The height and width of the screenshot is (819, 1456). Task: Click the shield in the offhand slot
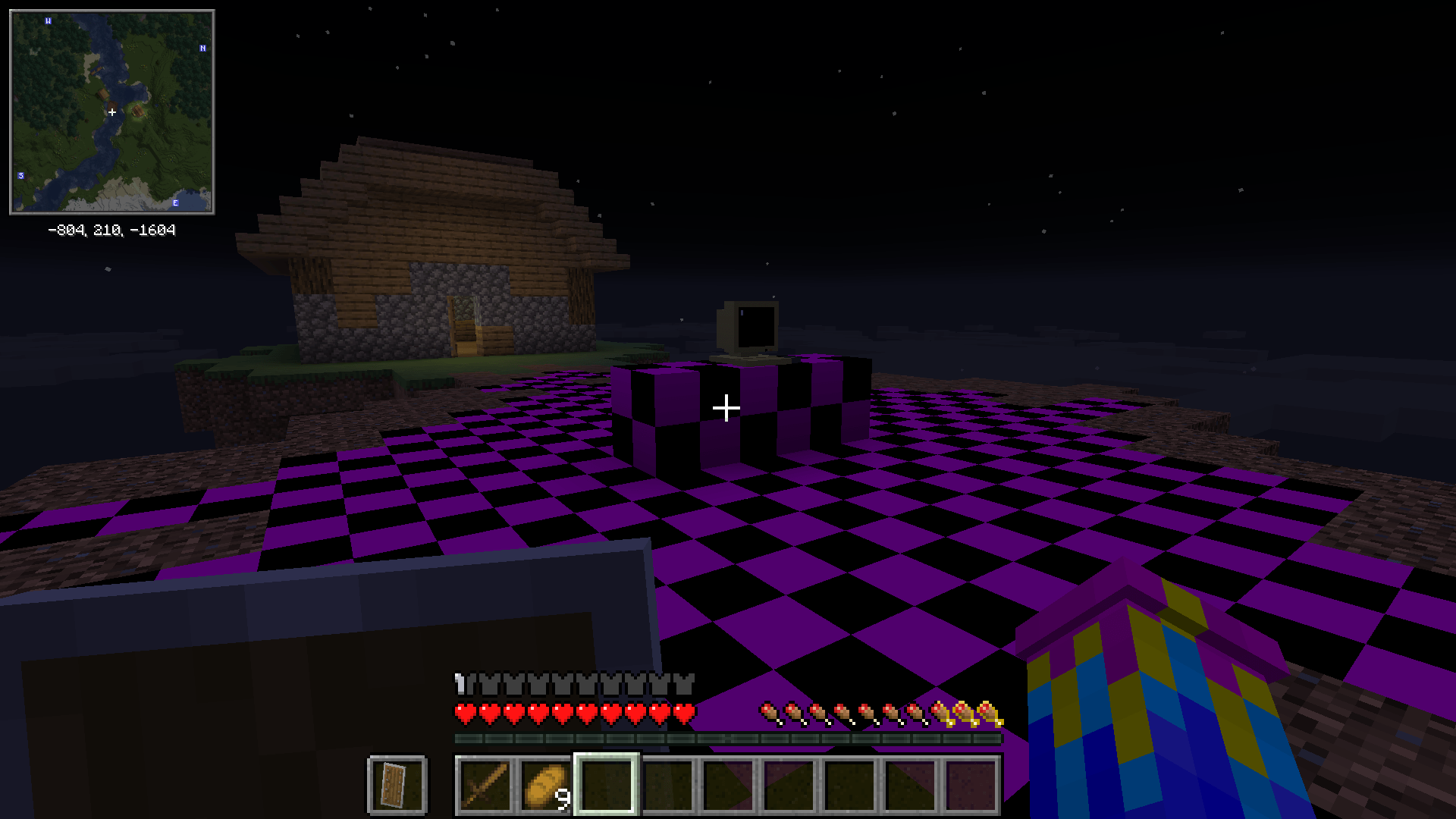click(396, 786)
